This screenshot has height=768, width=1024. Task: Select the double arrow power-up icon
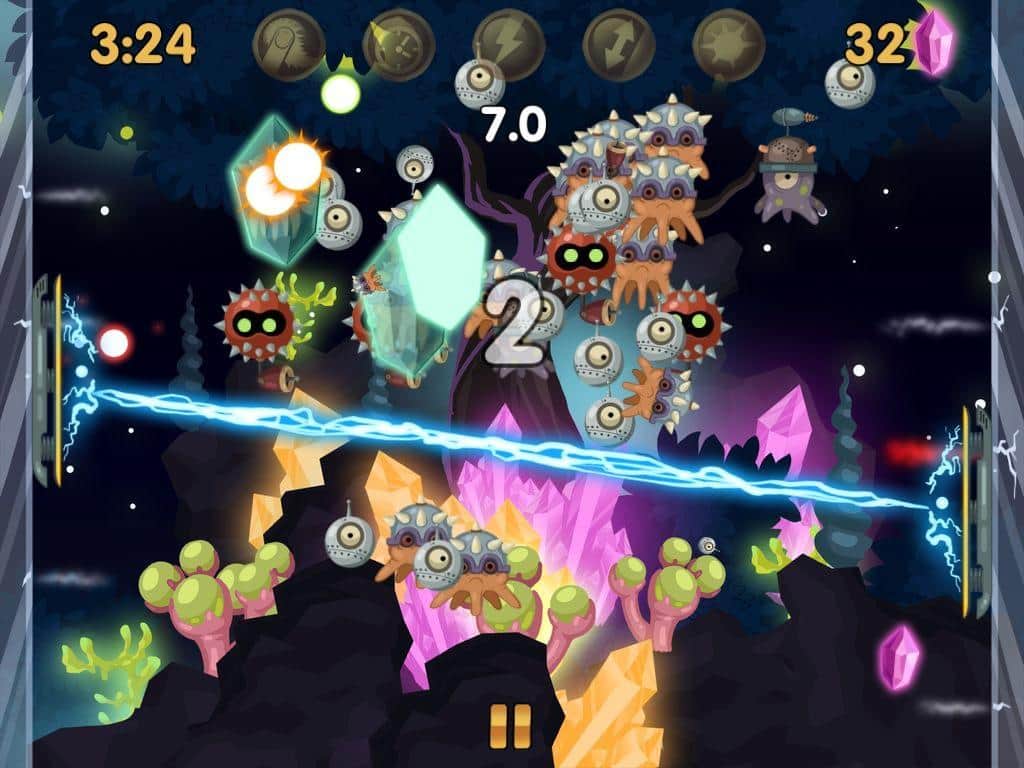coord(618,45)
